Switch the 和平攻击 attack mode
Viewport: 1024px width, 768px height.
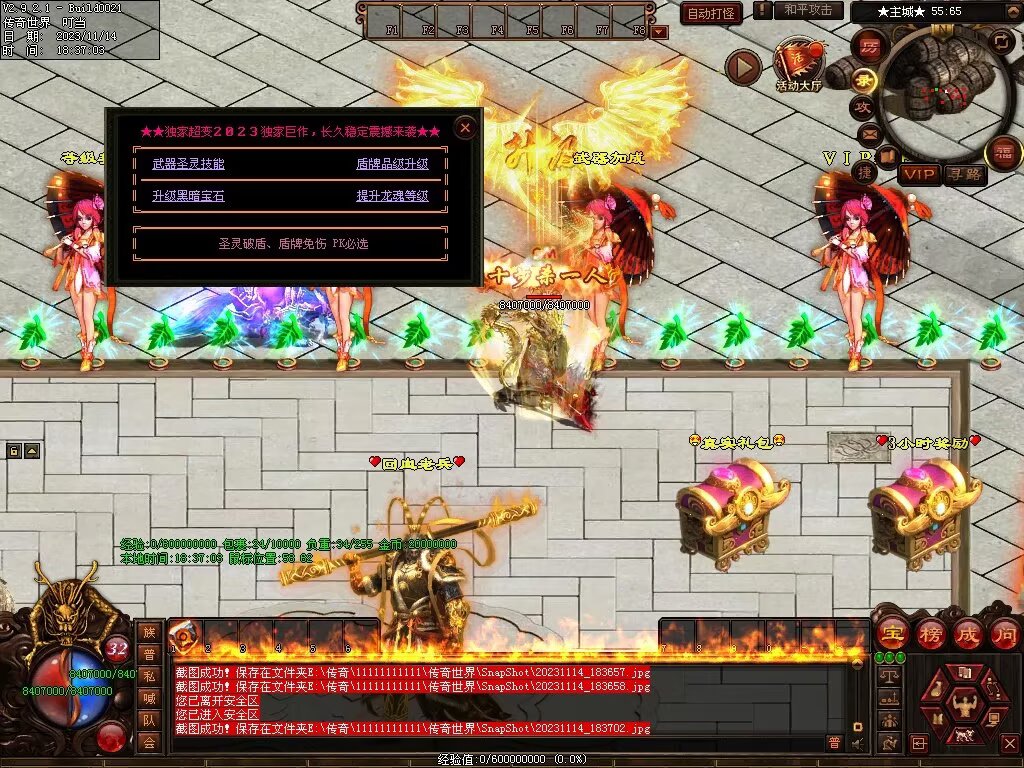pos(808,10)
